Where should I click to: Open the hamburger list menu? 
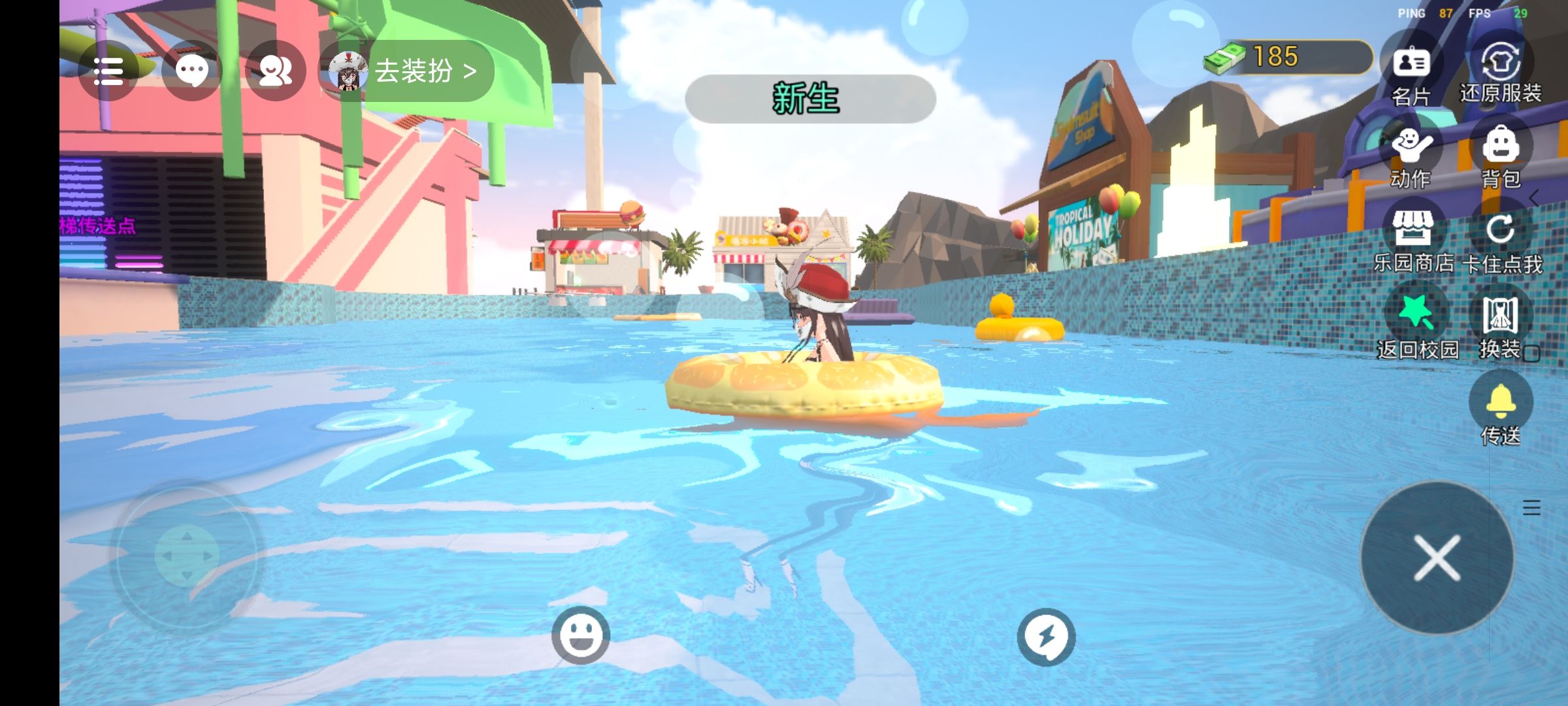(108, 71)
